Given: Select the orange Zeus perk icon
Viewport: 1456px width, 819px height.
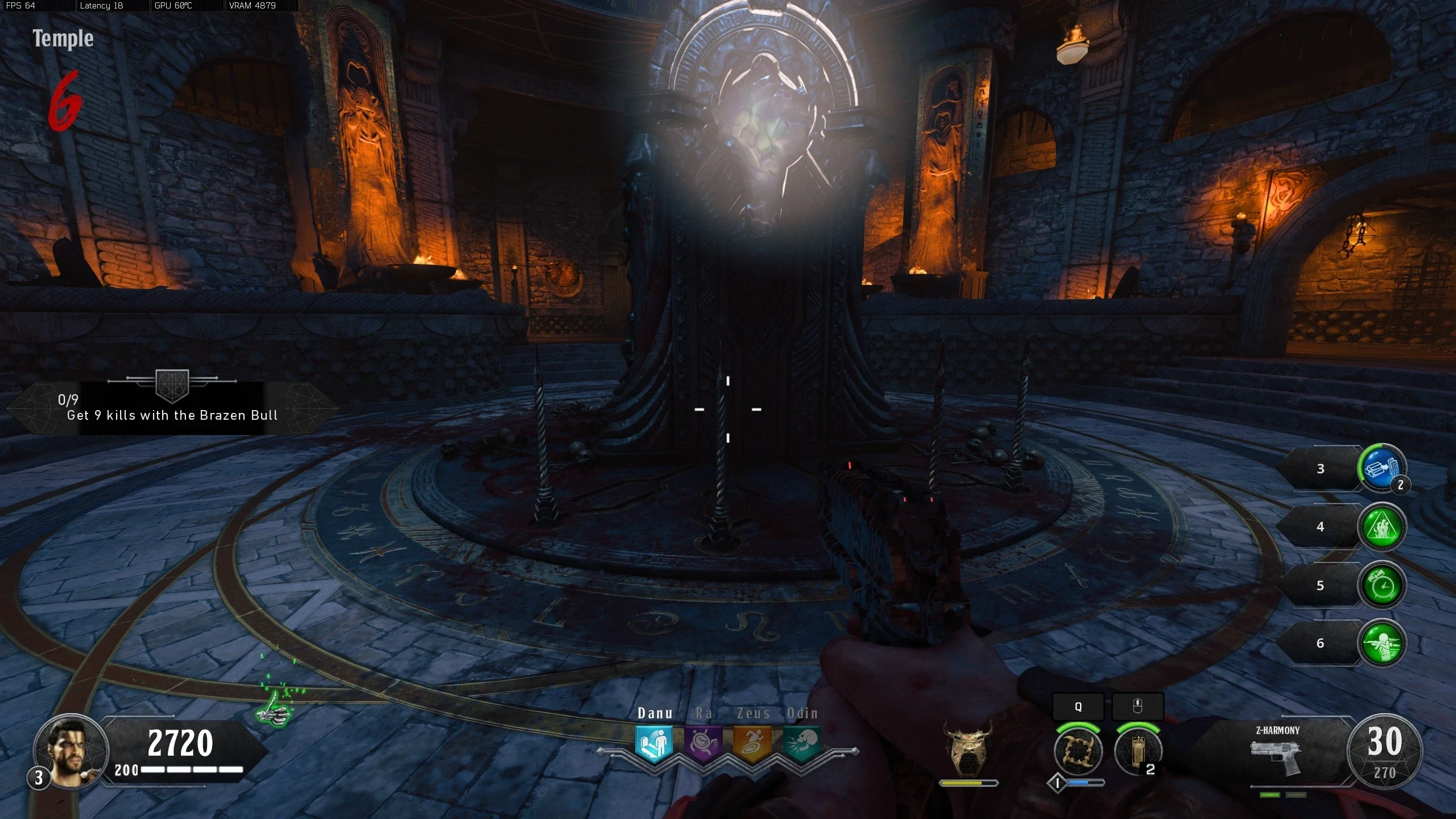Looking at the screenshot, I should [752, 743].
